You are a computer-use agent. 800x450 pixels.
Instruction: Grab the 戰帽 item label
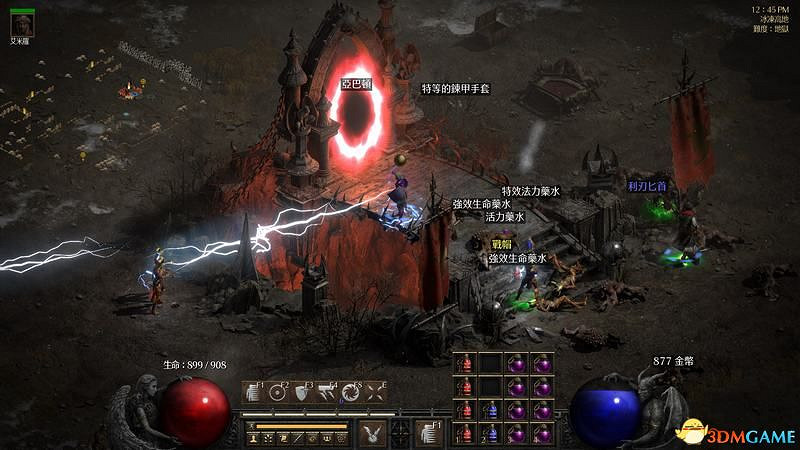[501, 244]
